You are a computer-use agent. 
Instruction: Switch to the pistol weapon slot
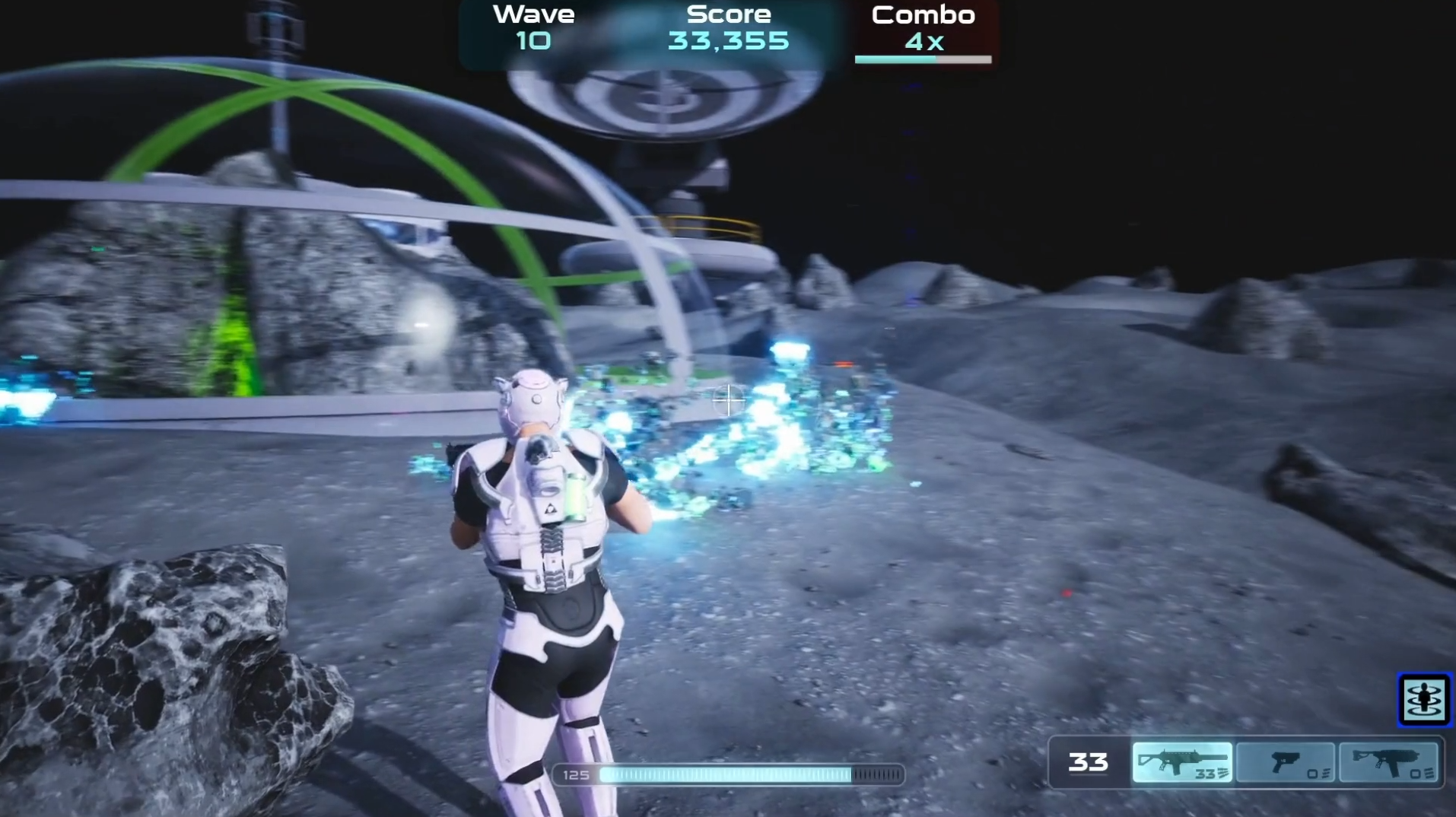coord(1285,762)
